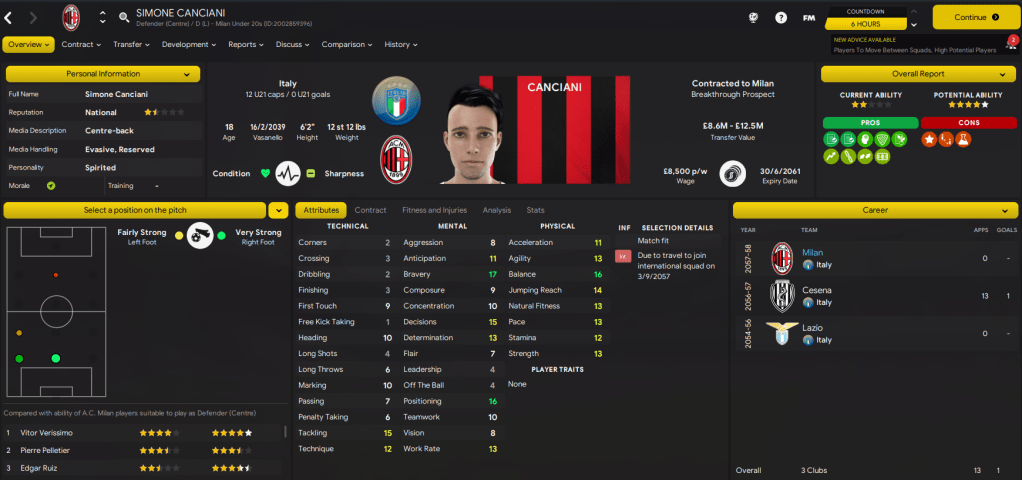Viewport: 1022px width, 480px height.
Task: Open Milan from the career history
Action: [812, 253]
